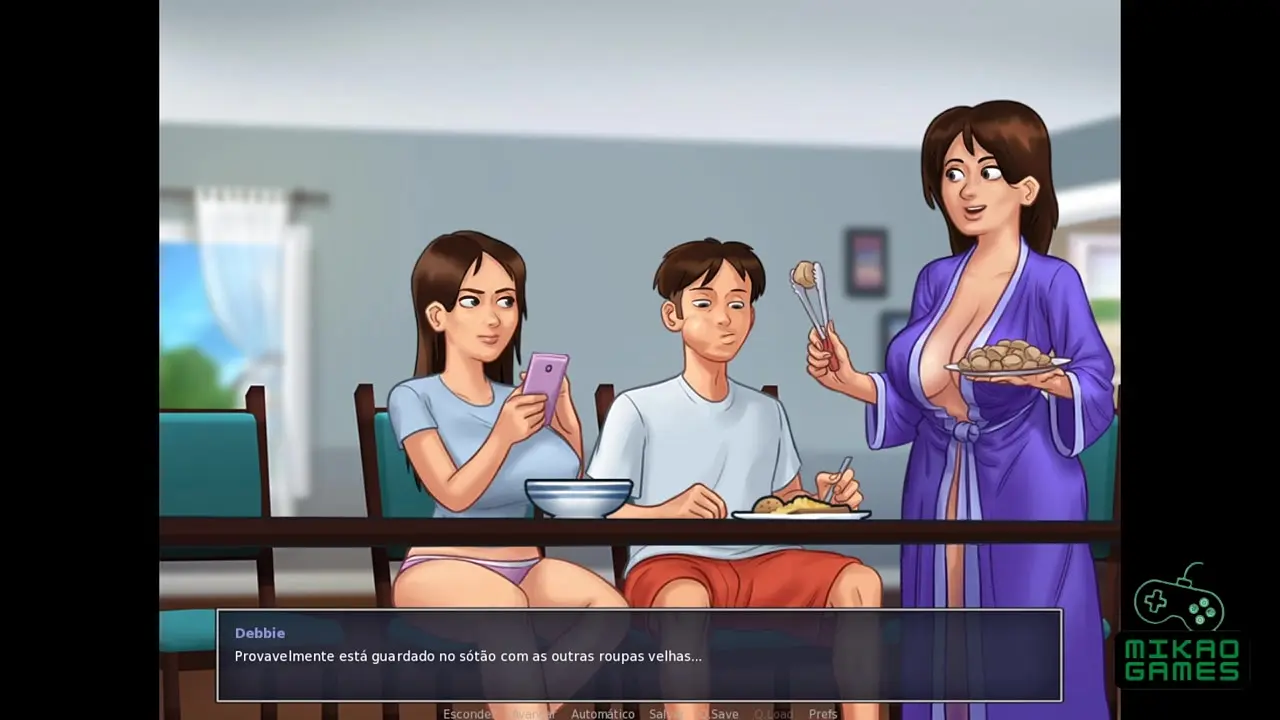Perform a quick save with Q.Save
This screenshot has width=1280, height=720.
click(719, 713)
